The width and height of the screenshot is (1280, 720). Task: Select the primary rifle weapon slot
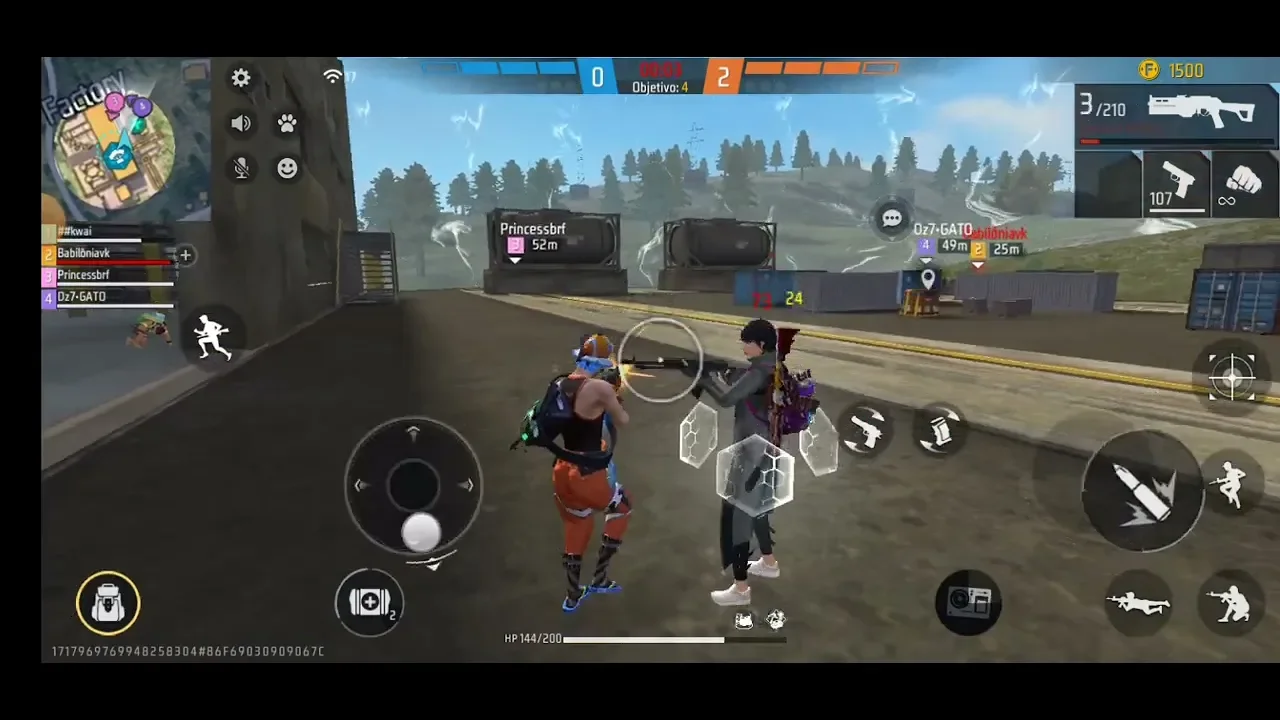1176,116
